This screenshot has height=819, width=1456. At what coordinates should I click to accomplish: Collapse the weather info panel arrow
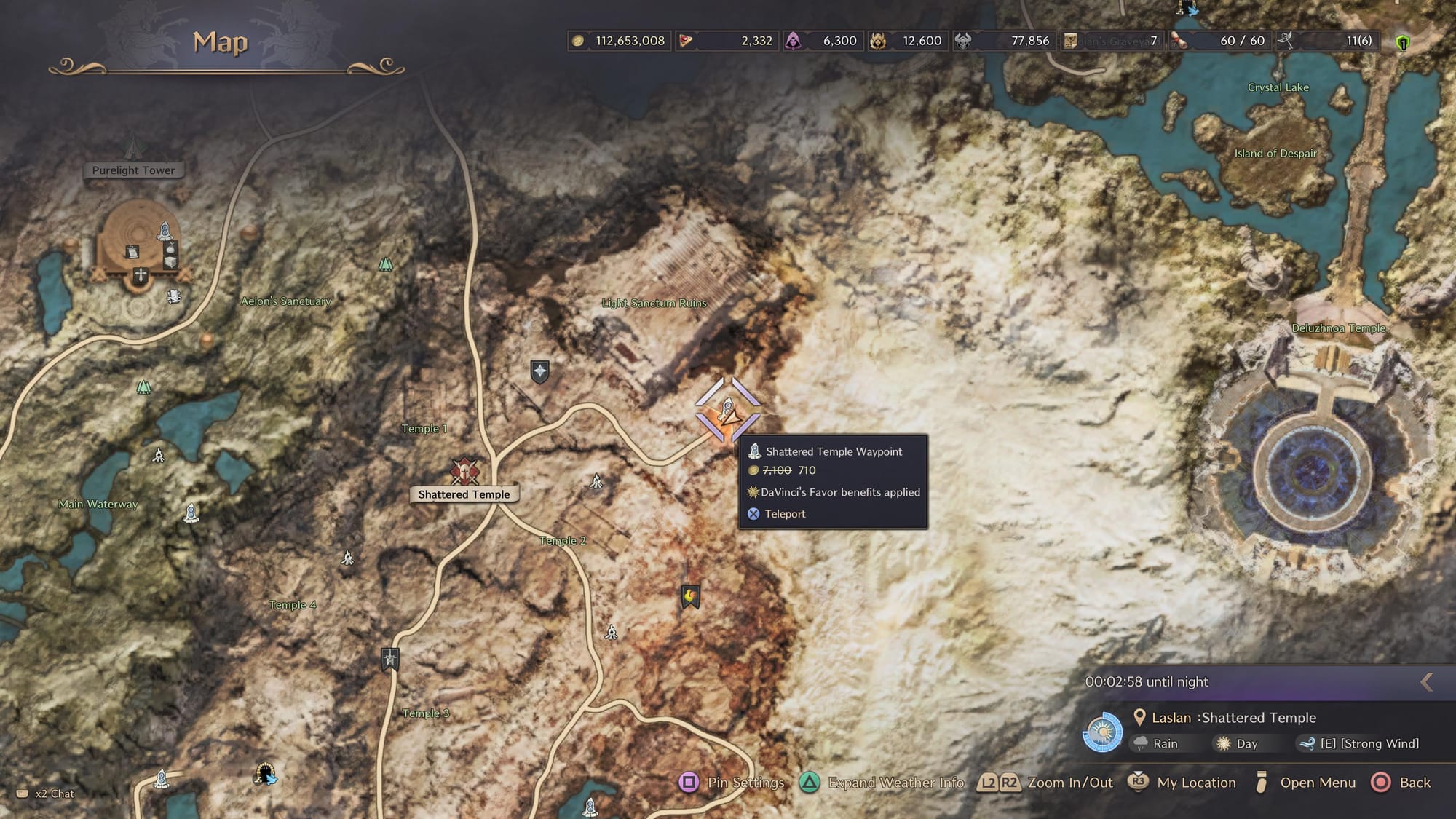(1427, 681)
